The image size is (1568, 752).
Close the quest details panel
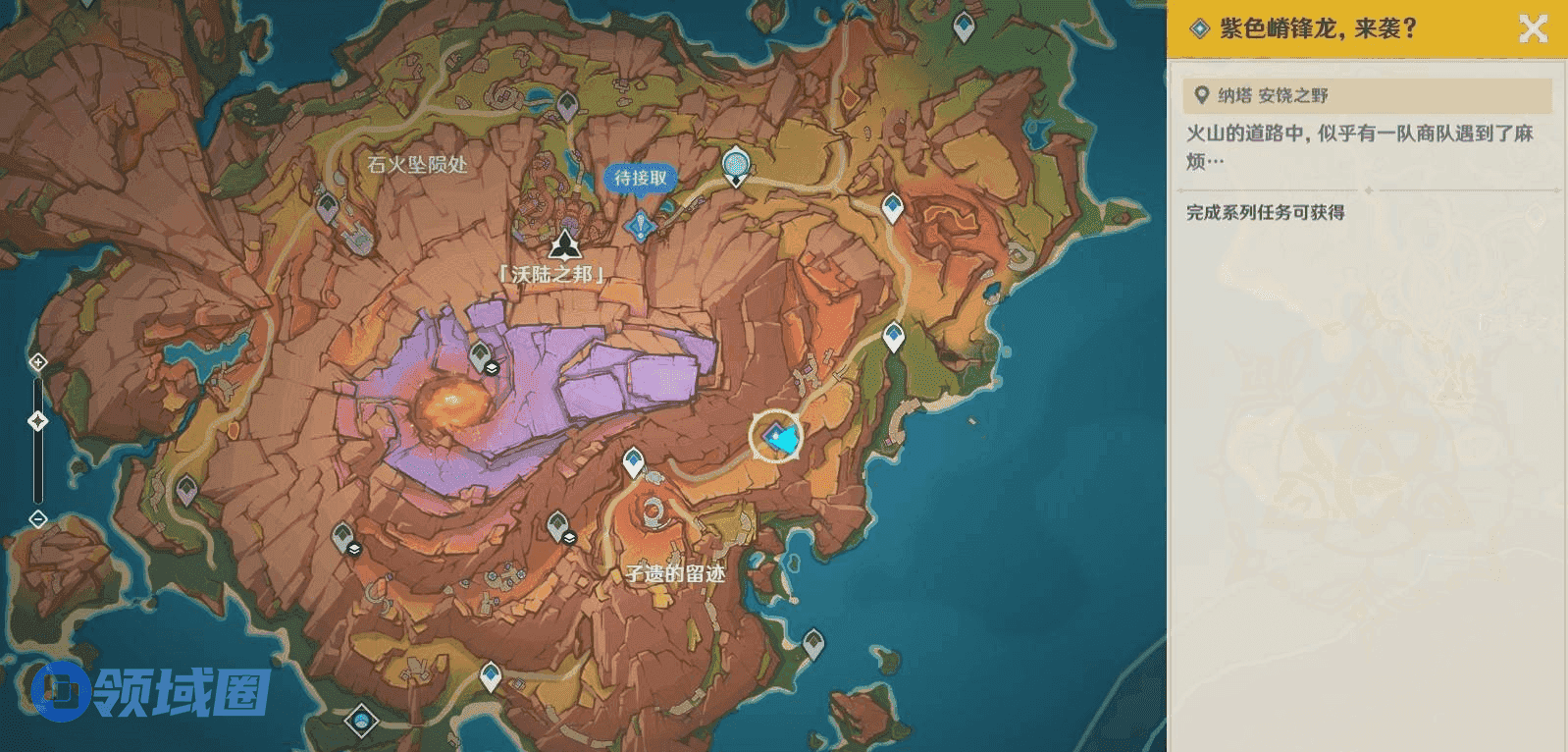coord(1533,28)
